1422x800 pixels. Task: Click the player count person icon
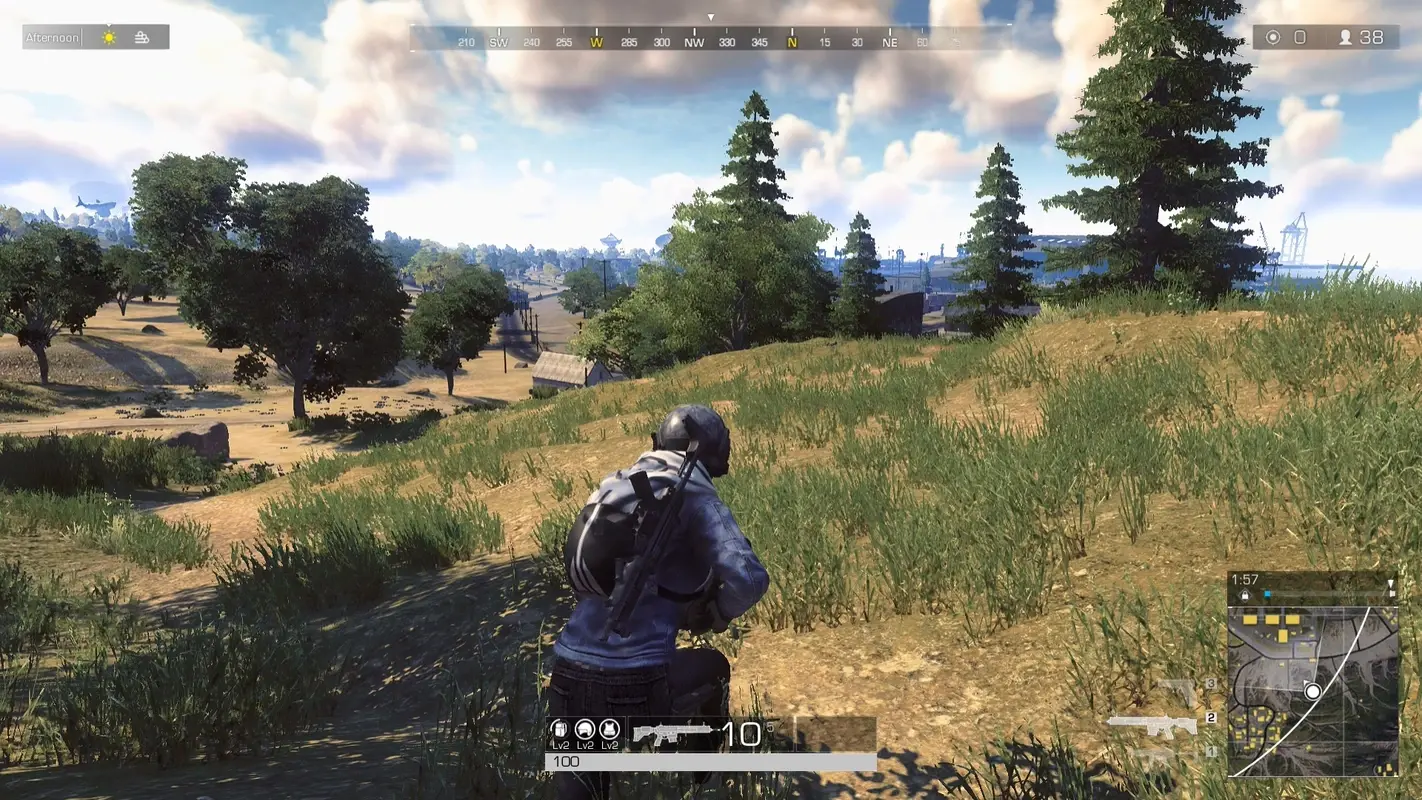click(1347, 37)
